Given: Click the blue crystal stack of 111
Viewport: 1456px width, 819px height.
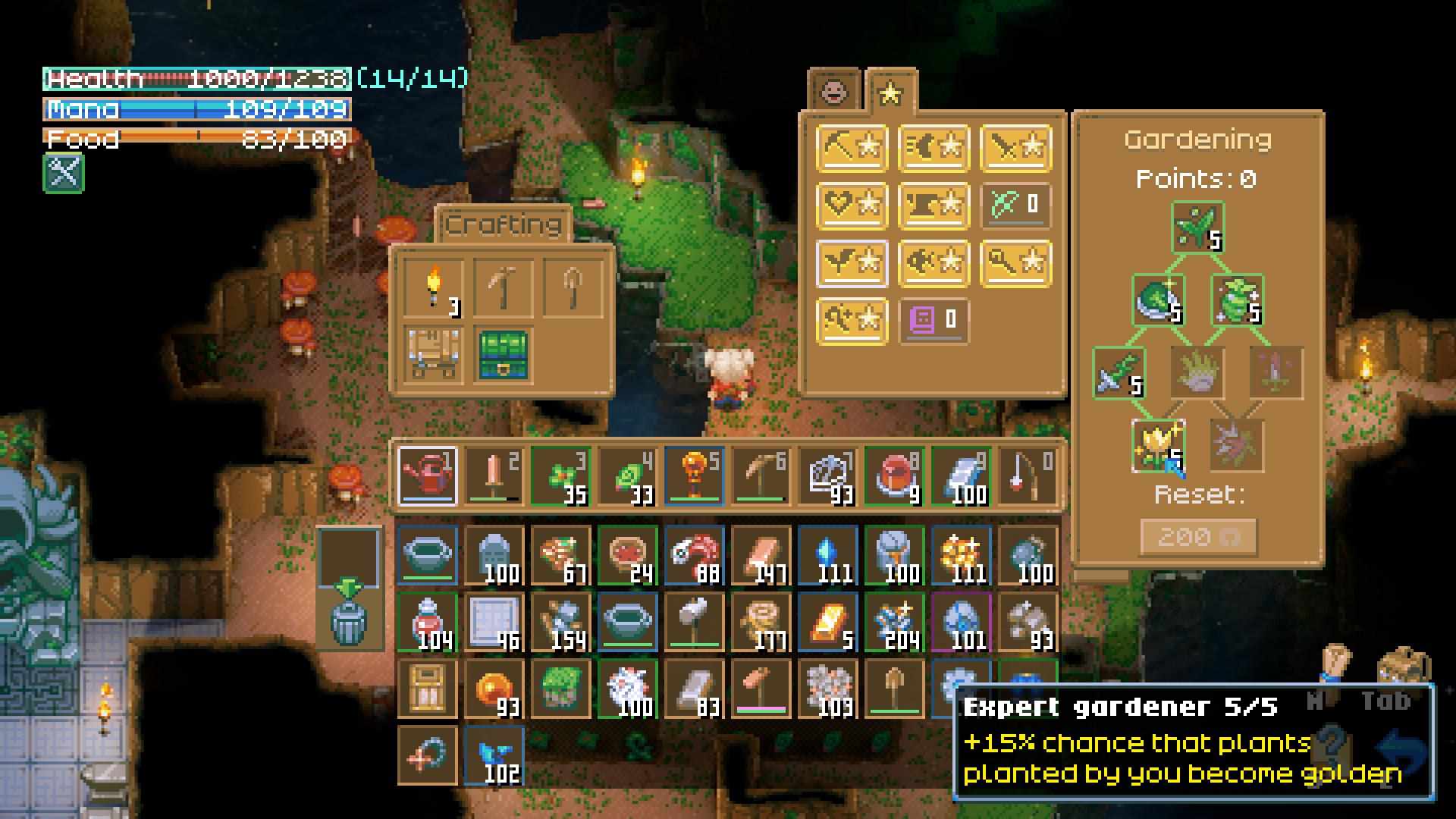Looking at the screenshot, I should click(827, 557).
